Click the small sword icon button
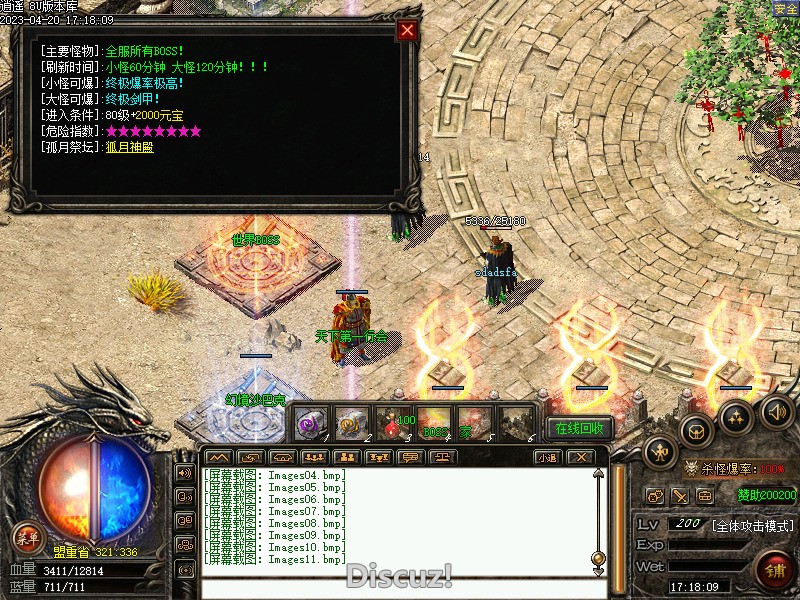 coord(680,495)
